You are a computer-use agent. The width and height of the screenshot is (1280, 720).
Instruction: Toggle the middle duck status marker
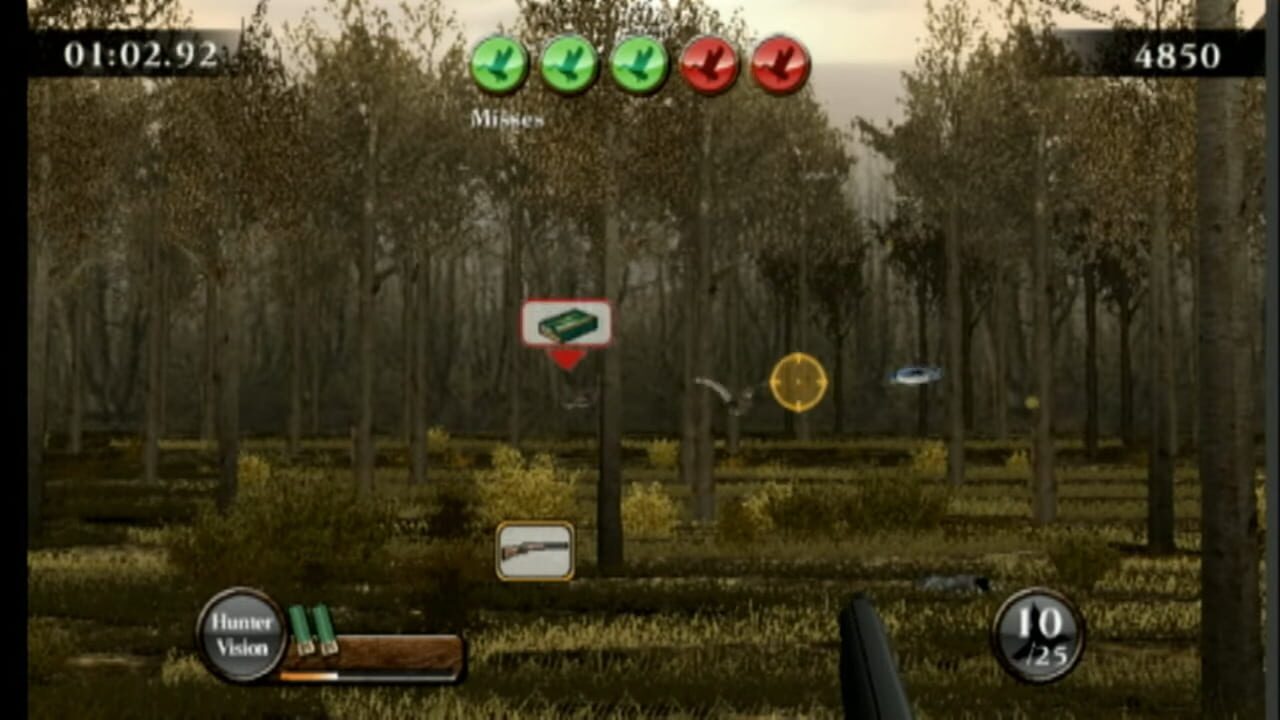pyautogui.click(x=638, y=64)
